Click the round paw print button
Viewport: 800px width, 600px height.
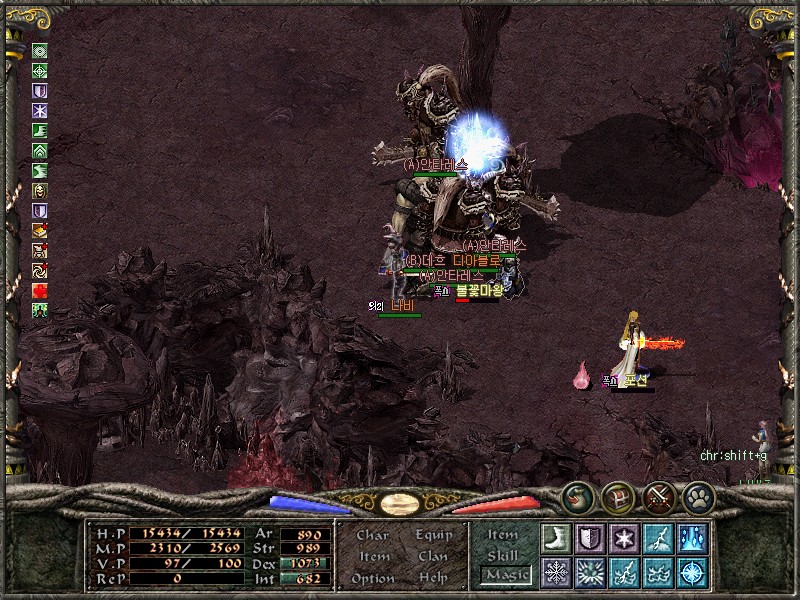pos(697,496)
